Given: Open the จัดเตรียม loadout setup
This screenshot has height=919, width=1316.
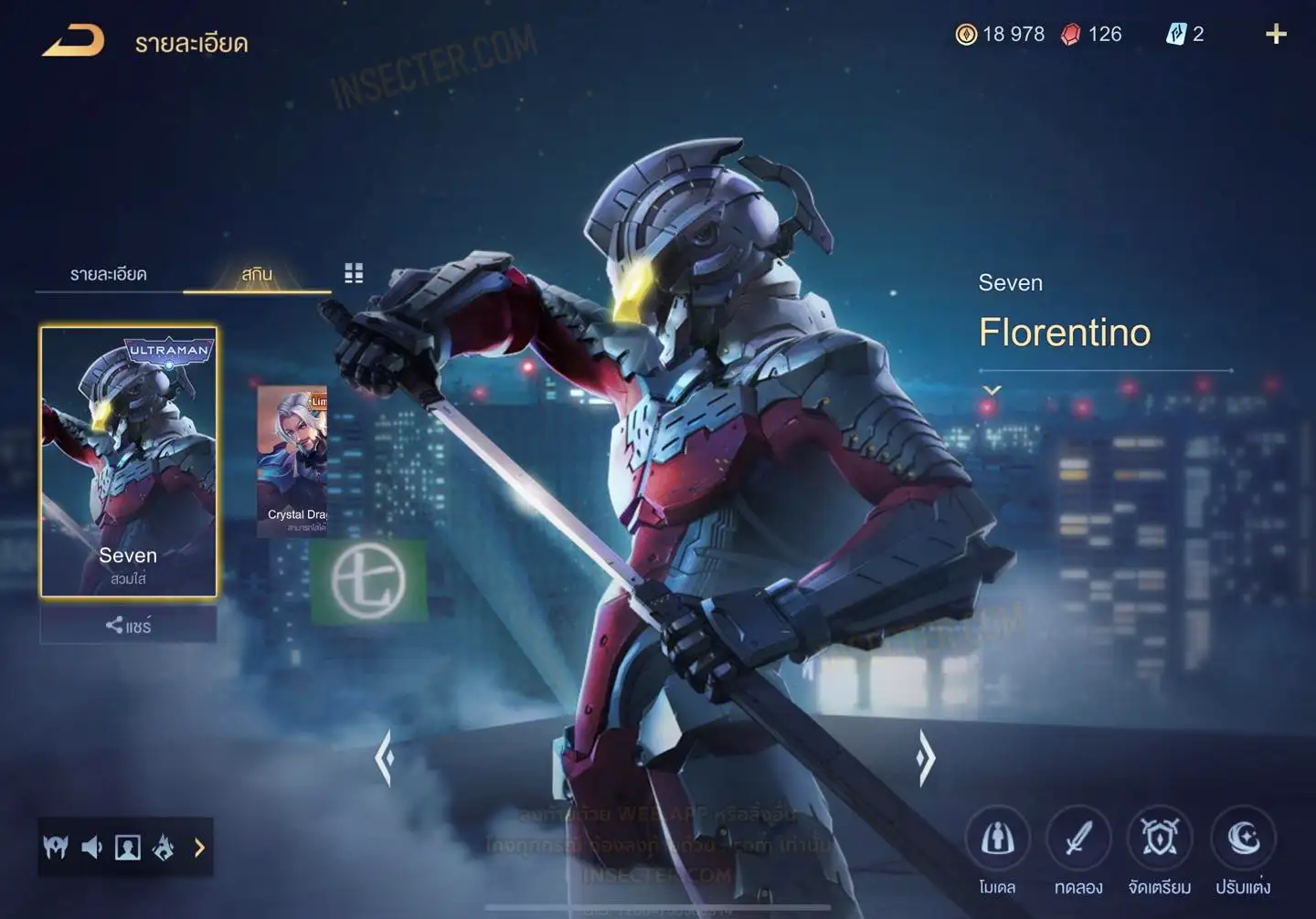Looking at the screenshot, I should click(x=1160, y=840).
